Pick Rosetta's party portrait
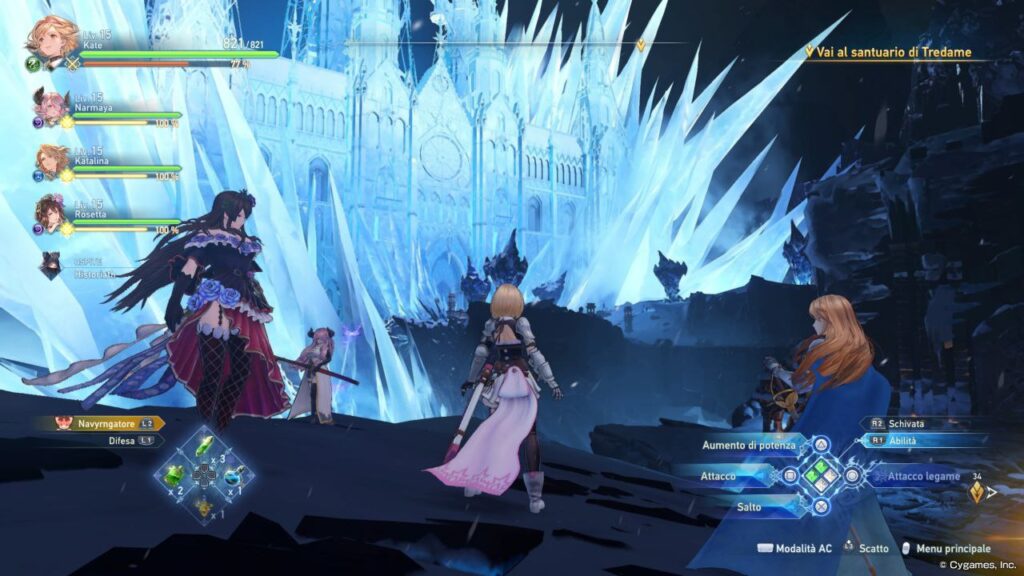This screenshot has width=1024, height=576. tap(51, 213)
